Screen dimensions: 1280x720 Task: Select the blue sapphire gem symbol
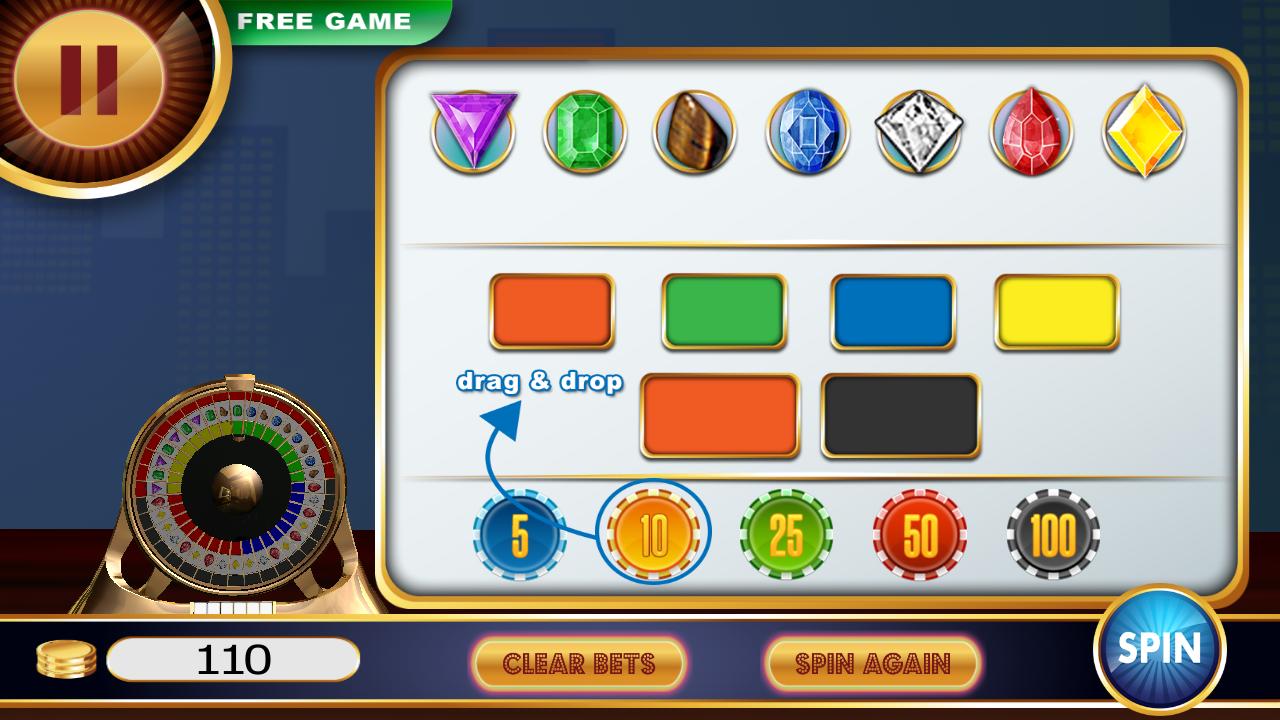pyautogui.click(x=808, y=131)
